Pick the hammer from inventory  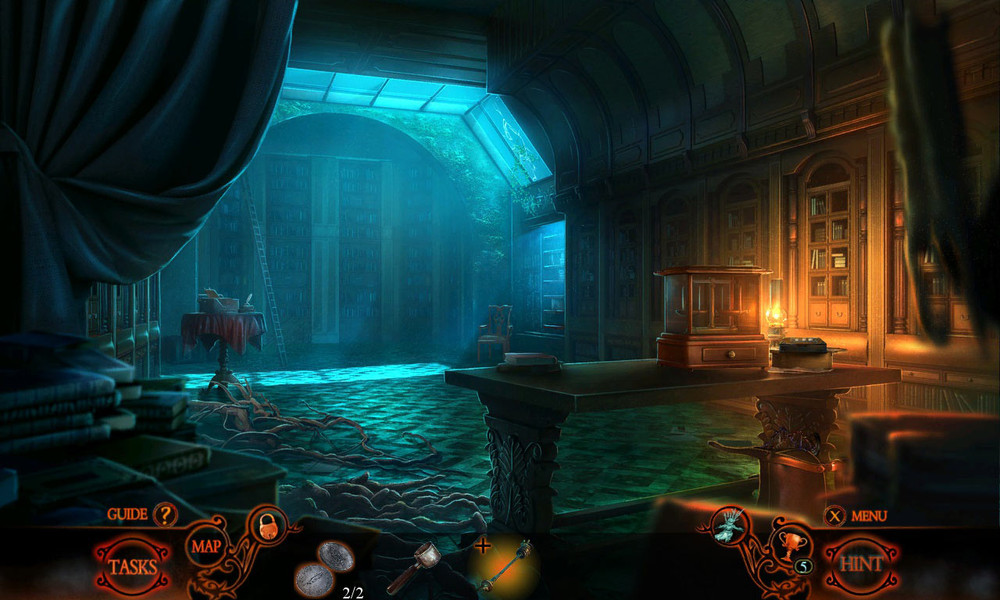(416, 566)
